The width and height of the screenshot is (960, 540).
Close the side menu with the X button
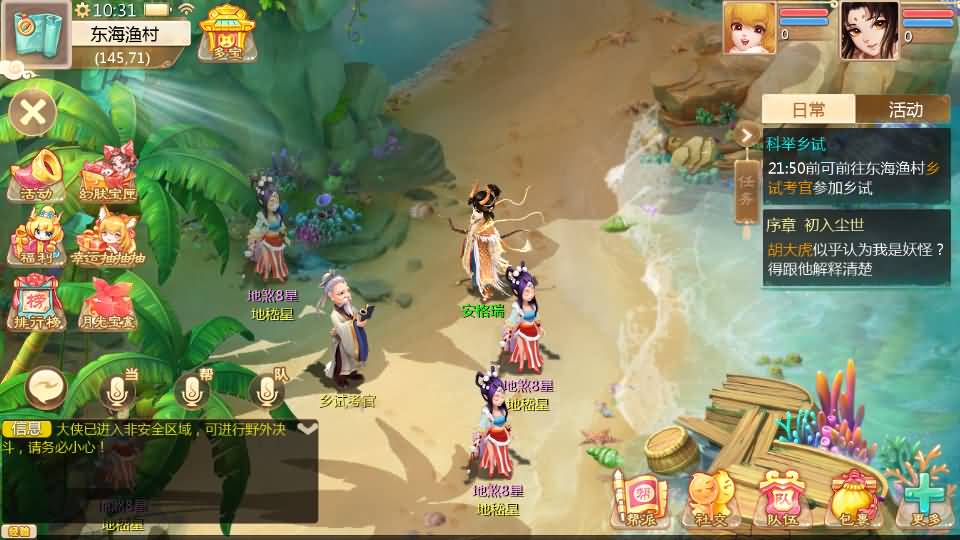tap(33, 112)
